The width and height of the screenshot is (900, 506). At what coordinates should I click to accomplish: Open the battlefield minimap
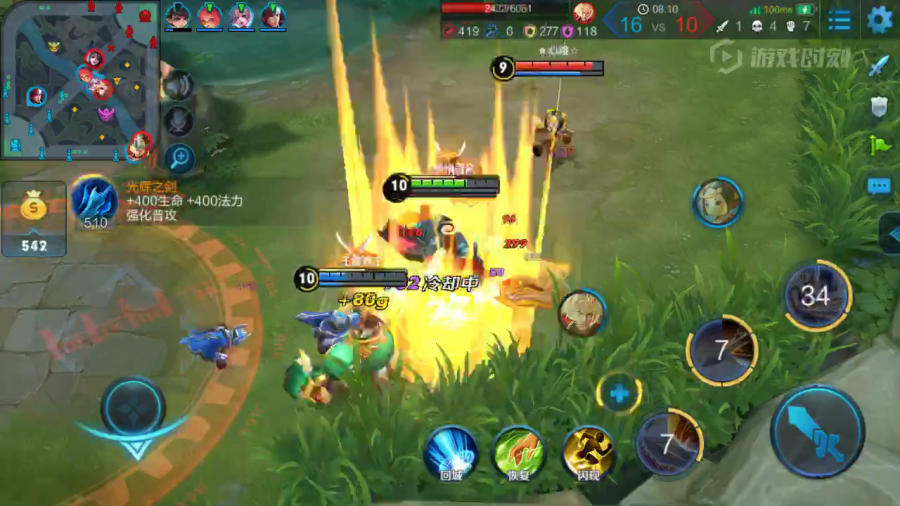[x=80, y=80]
